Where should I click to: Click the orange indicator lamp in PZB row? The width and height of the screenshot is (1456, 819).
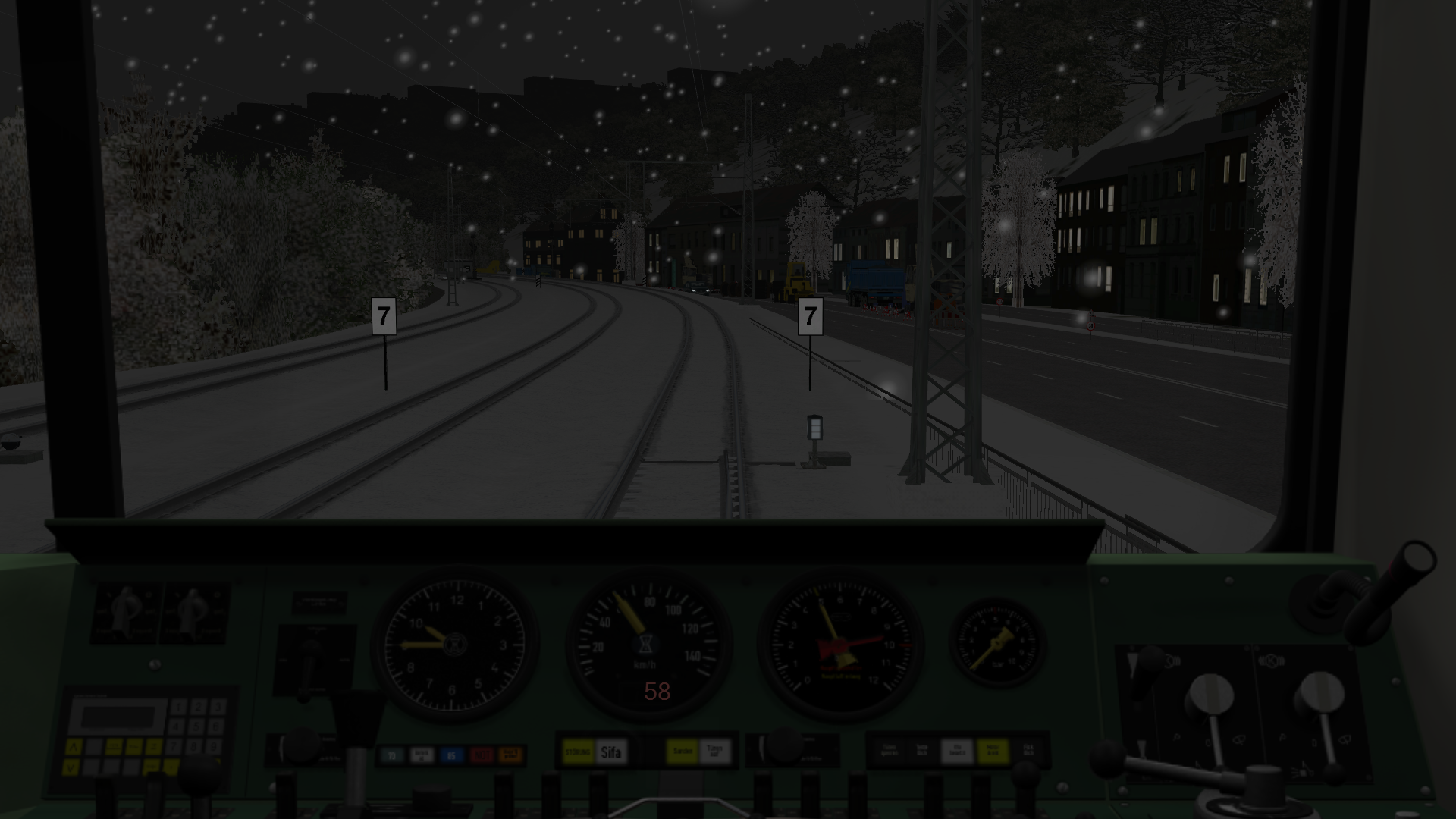point(511,755)
